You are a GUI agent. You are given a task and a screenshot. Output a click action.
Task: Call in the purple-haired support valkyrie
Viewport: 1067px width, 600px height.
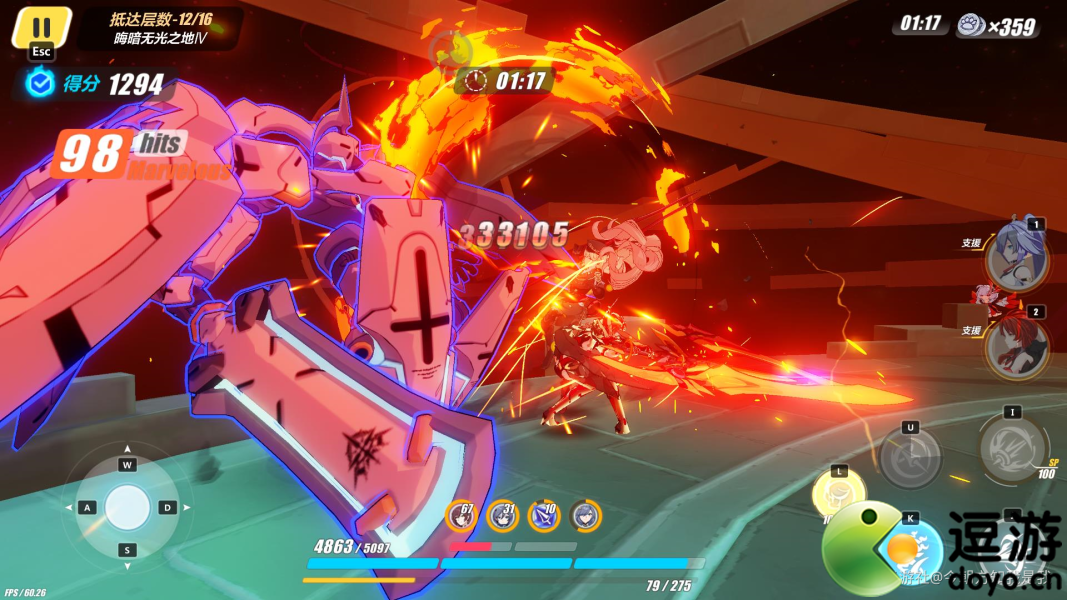(1016, 256)
